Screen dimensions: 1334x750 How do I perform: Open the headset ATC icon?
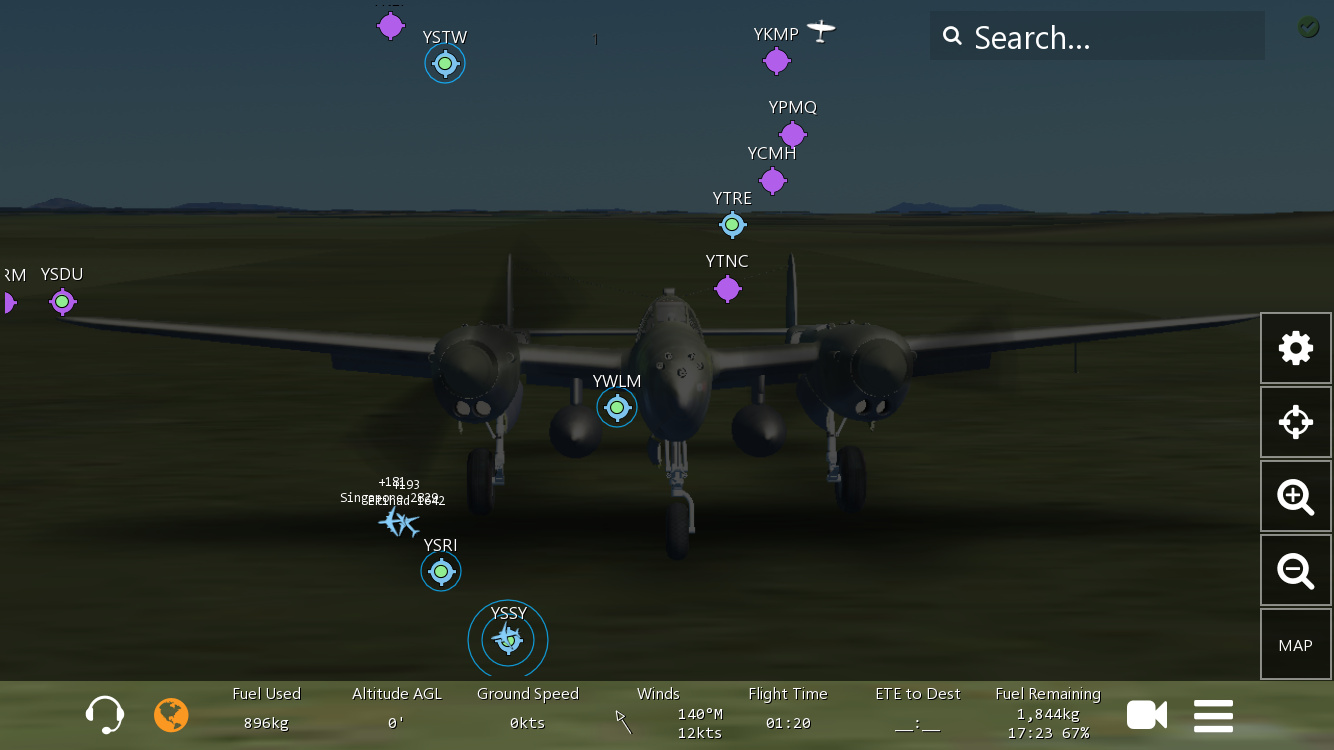pos(105,715)
